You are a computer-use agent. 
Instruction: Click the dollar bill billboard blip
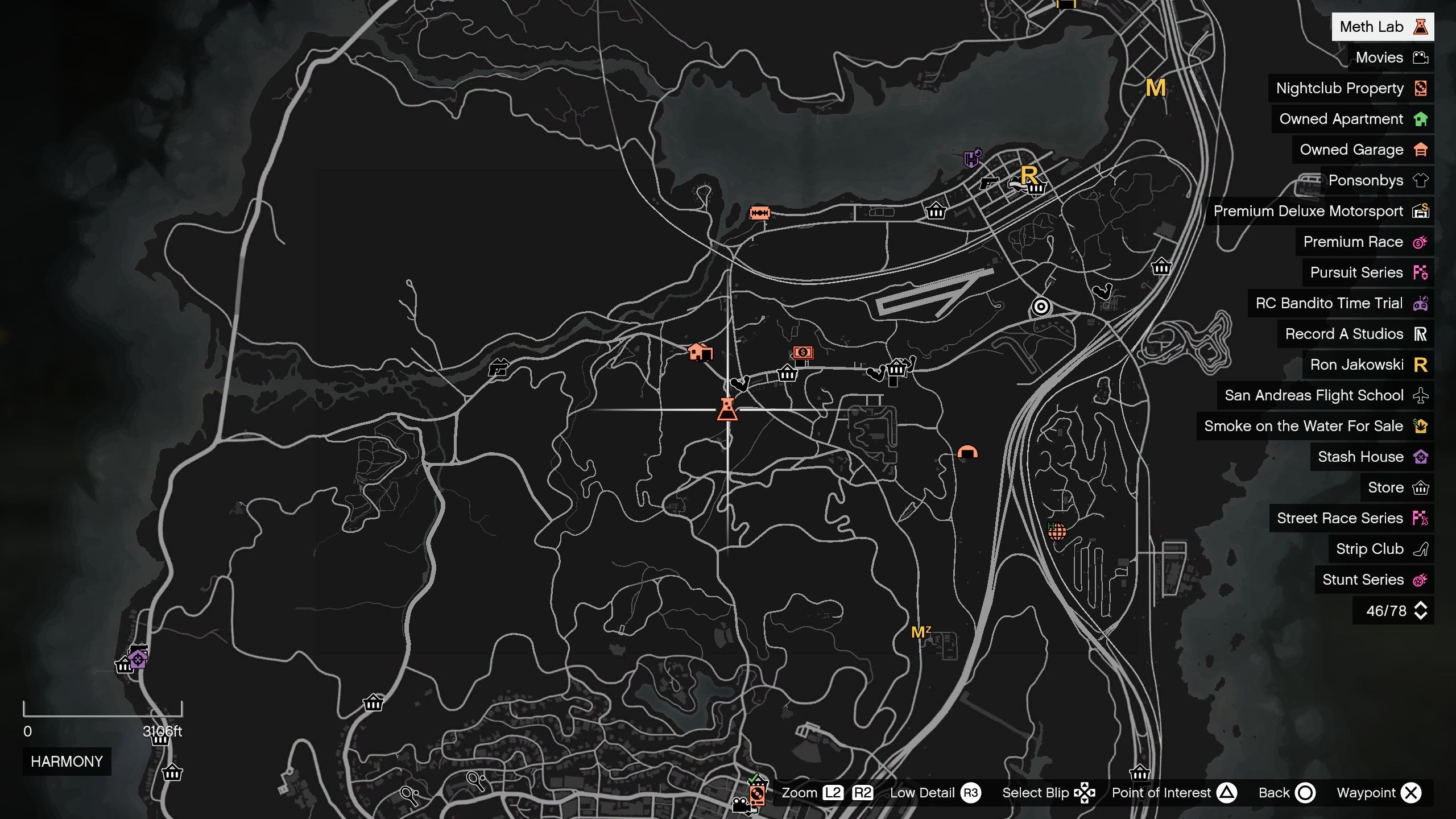[x=803, y=353]
